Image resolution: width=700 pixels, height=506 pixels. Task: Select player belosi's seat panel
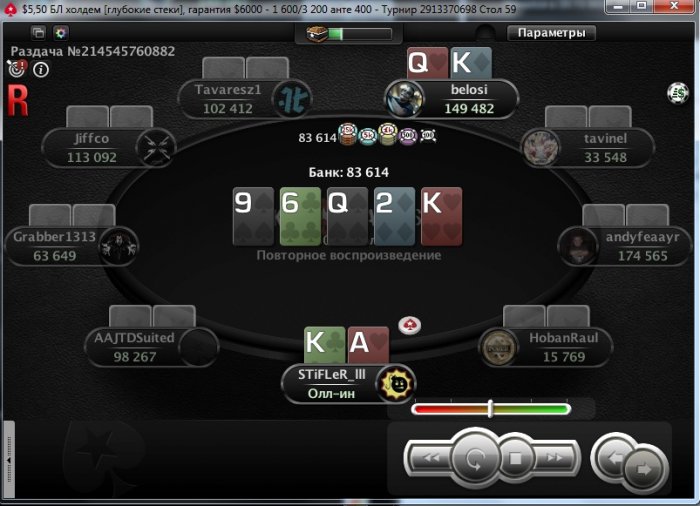[468, 100]
